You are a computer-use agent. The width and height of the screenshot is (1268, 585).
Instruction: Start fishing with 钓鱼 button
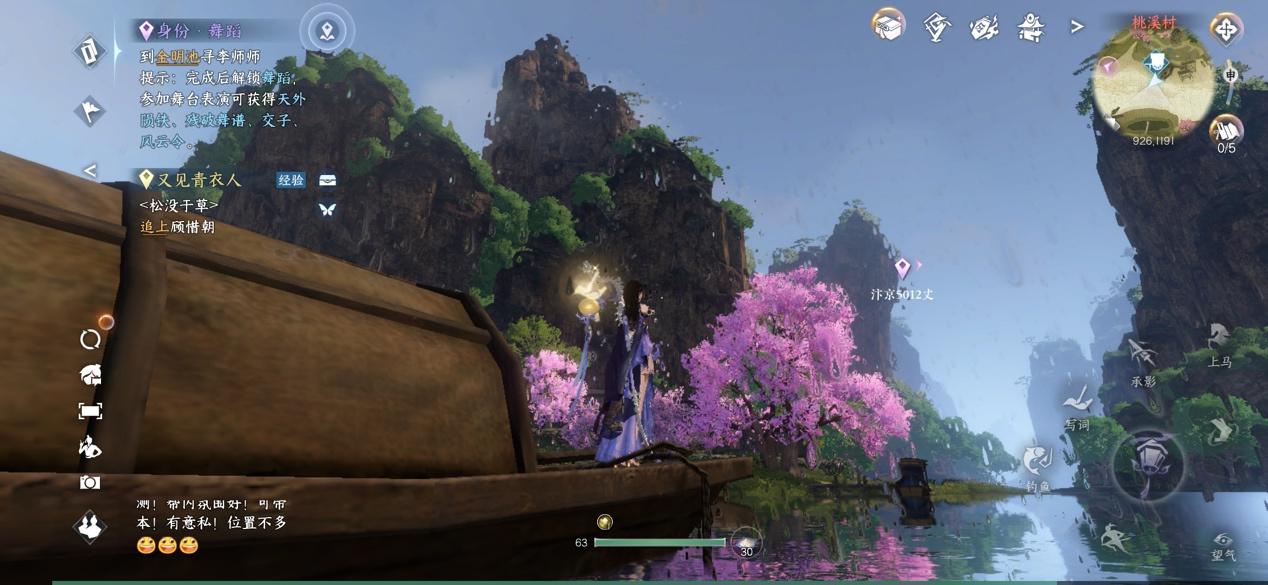tap(1038, 465)
